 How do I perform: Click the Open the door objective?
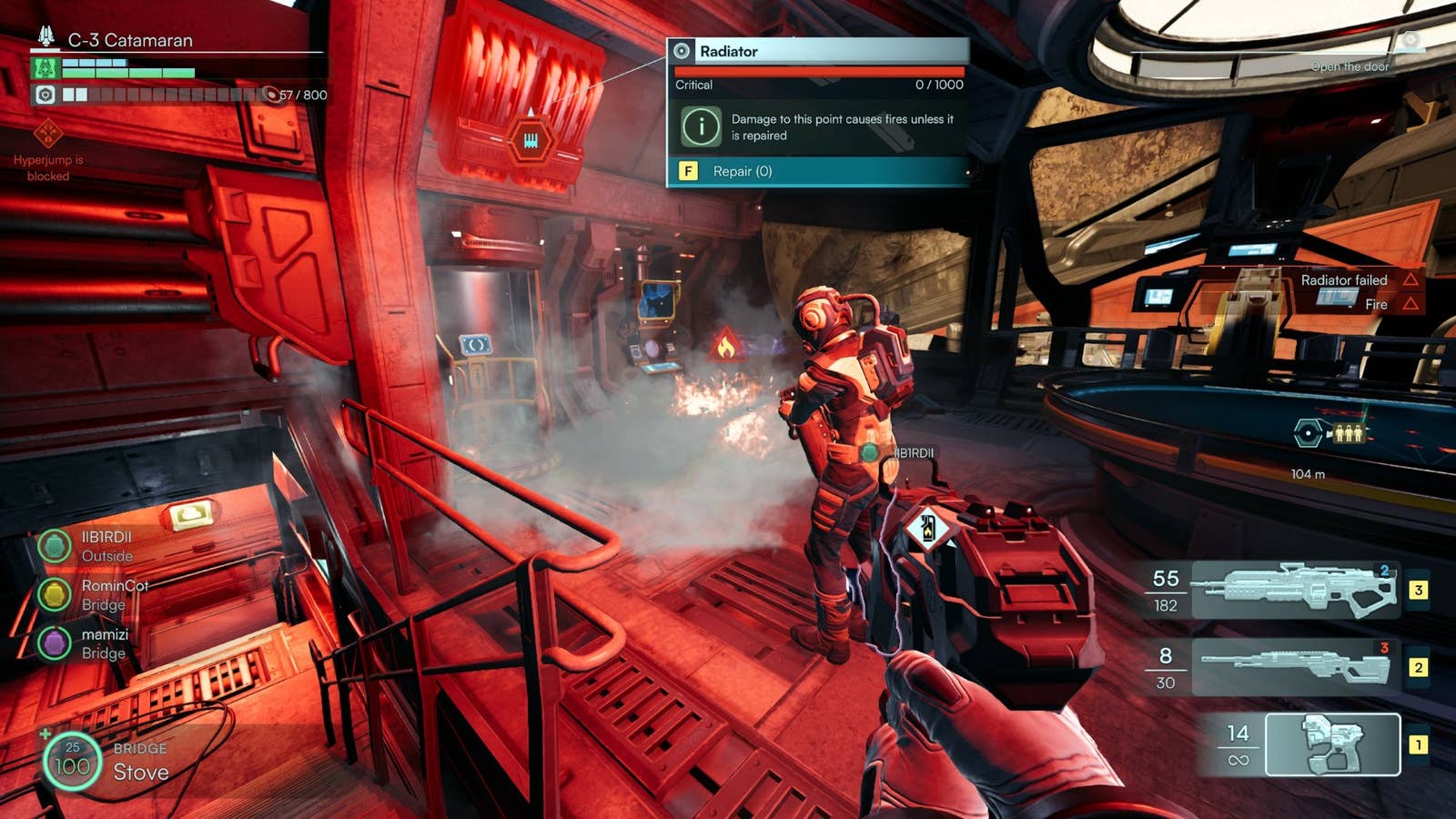(1350, 66)
